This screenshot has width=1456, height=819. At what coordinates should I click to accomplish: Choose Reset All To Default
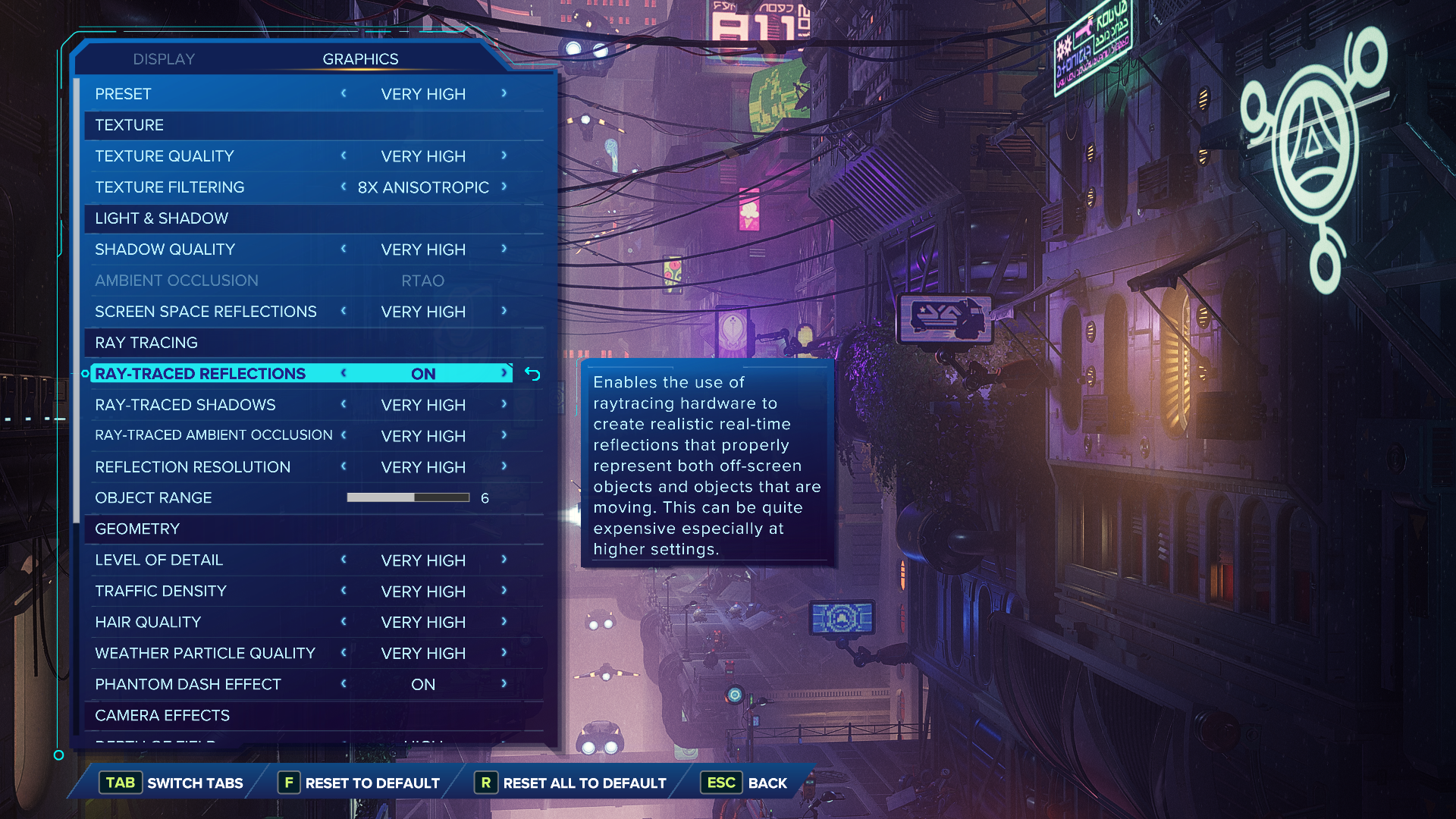(x=570, y=783)
